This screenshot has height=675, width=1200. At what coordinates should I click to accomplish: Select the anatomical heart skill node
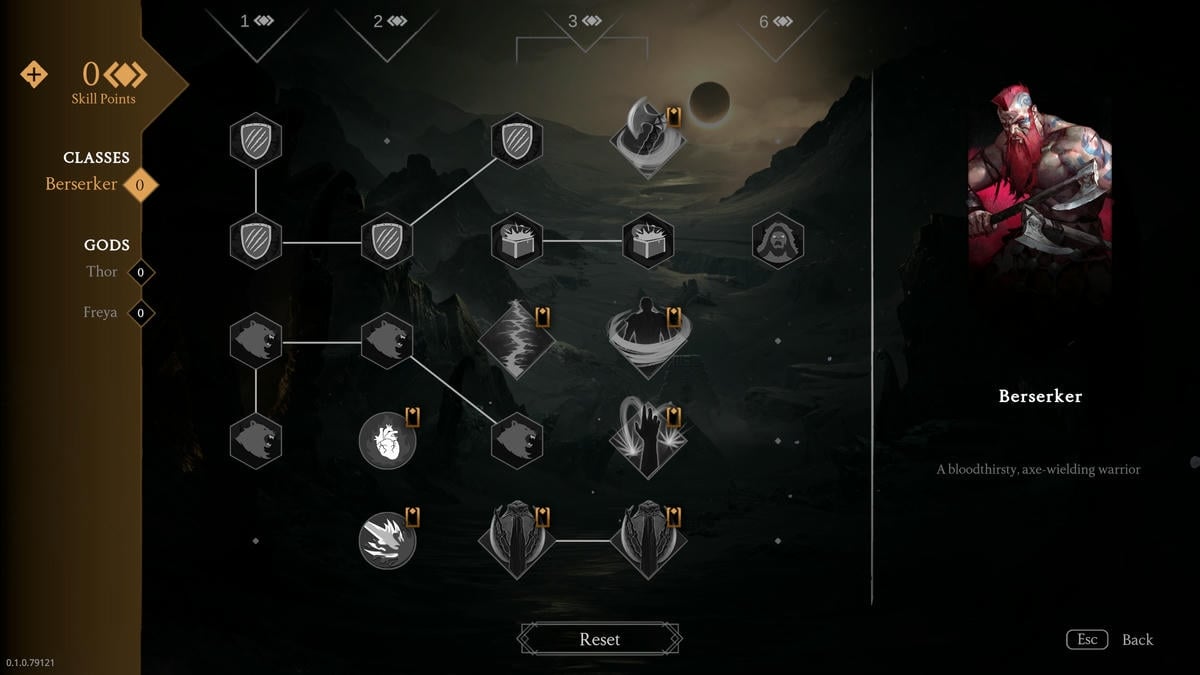pos(387,440)
